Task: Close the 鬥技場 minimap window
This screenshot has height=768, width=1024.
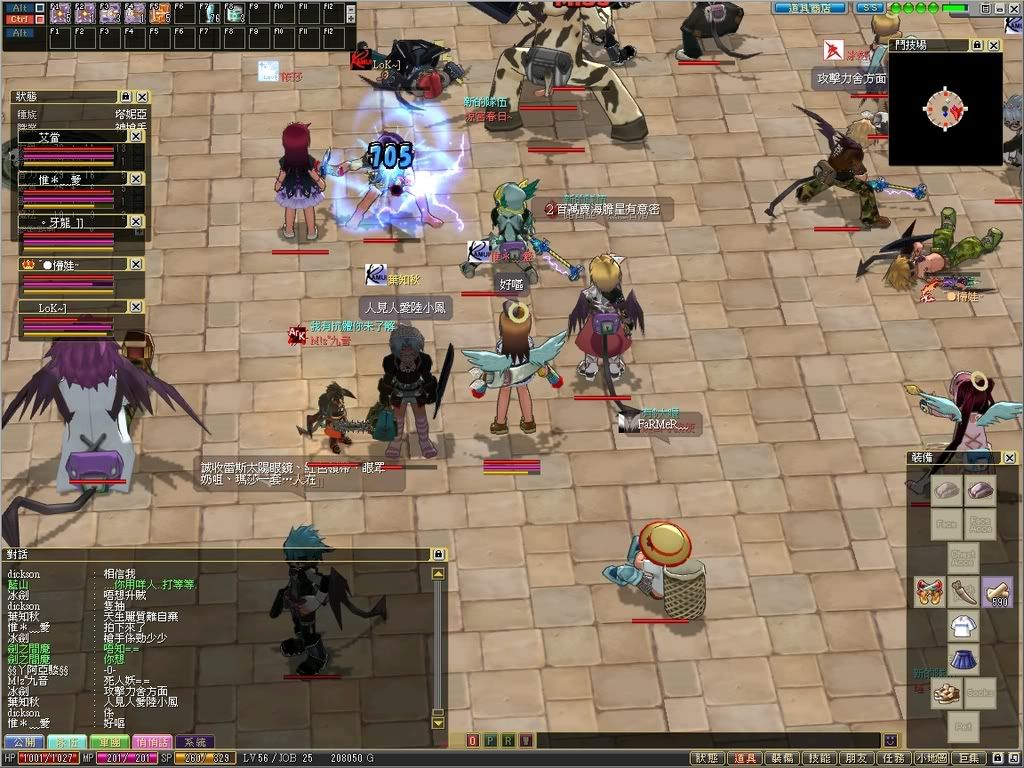Action: (x=994, y=45)
